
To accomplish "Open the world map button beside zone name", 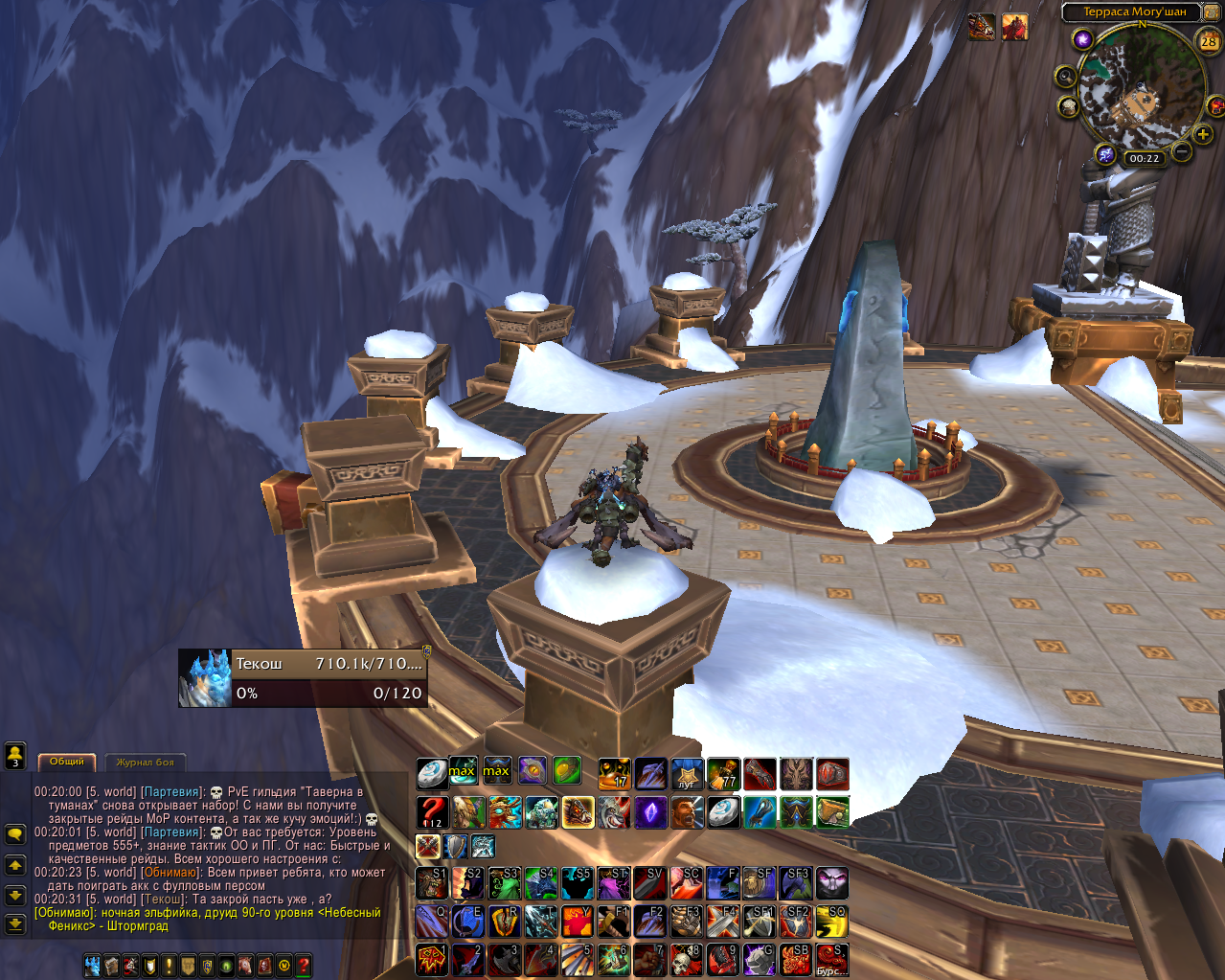I will [x=1212, y=11].
